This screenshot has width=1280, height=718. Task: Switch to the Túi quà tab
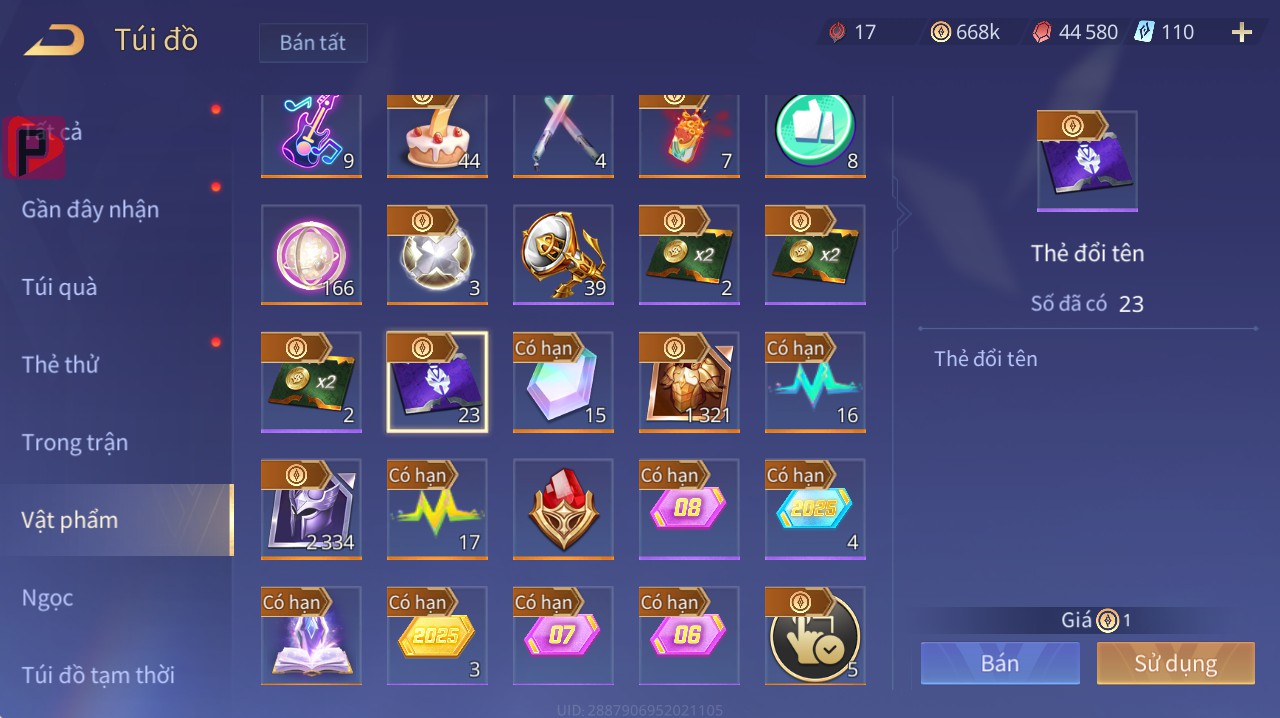click(60, 287)
